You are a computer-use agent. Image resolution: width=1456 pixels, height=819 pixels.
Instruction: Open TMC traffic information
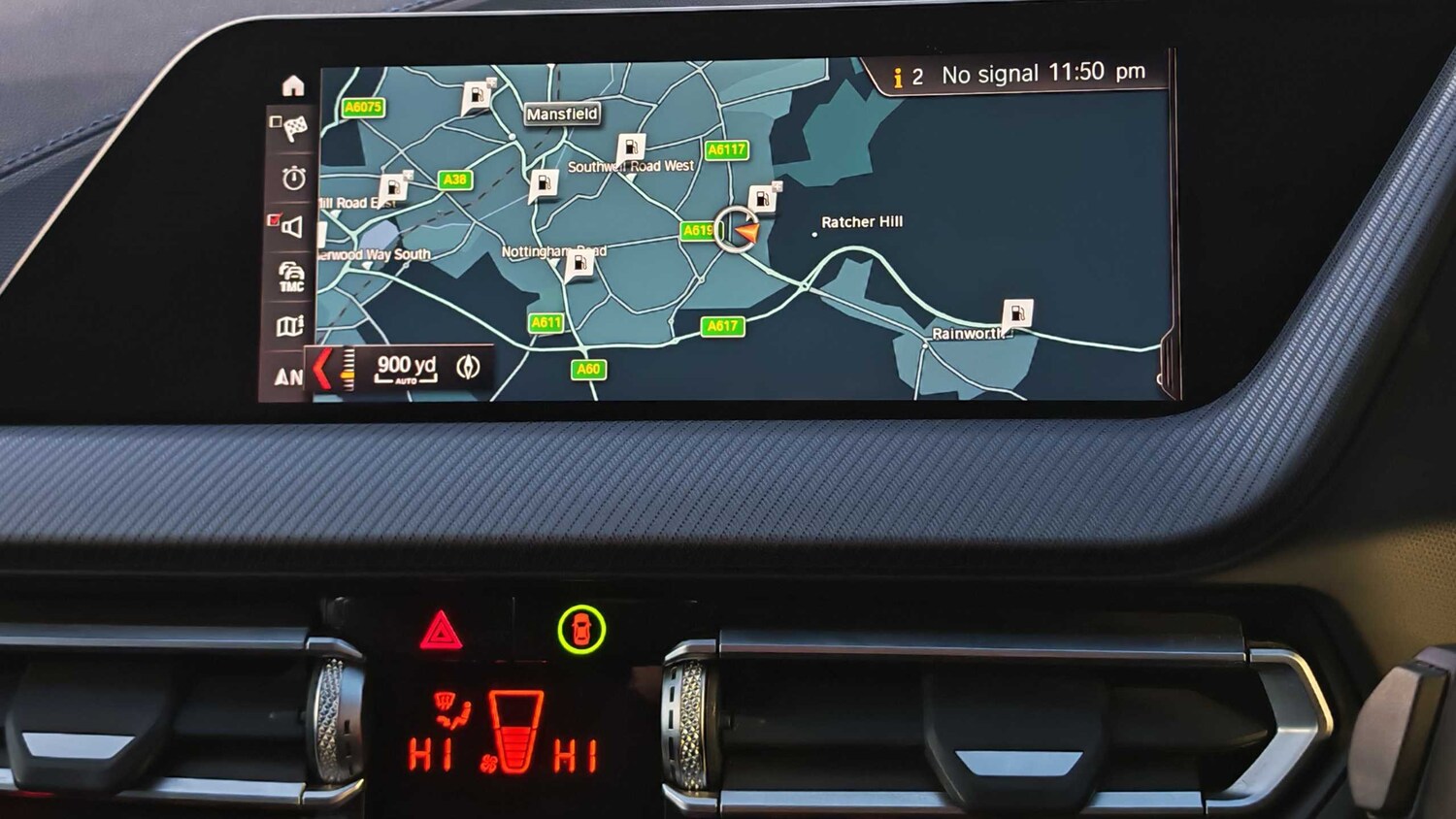[x=291, y=276]
